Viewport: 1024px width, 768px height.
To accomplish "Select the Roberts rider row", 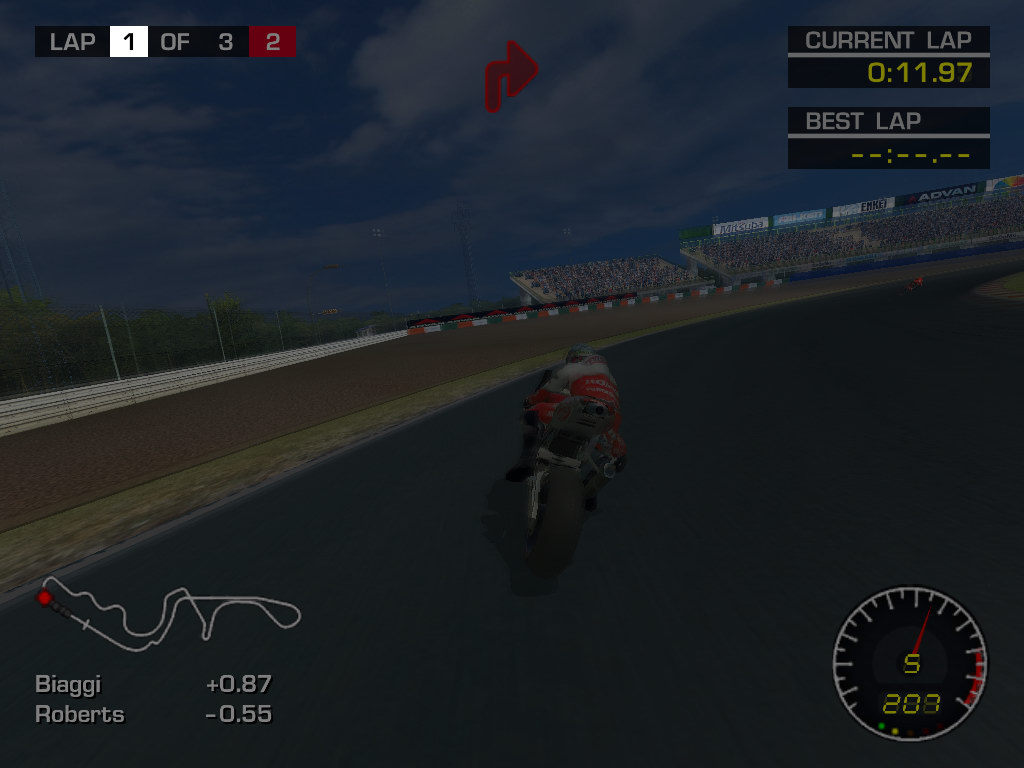I will [x=153, y=715].
